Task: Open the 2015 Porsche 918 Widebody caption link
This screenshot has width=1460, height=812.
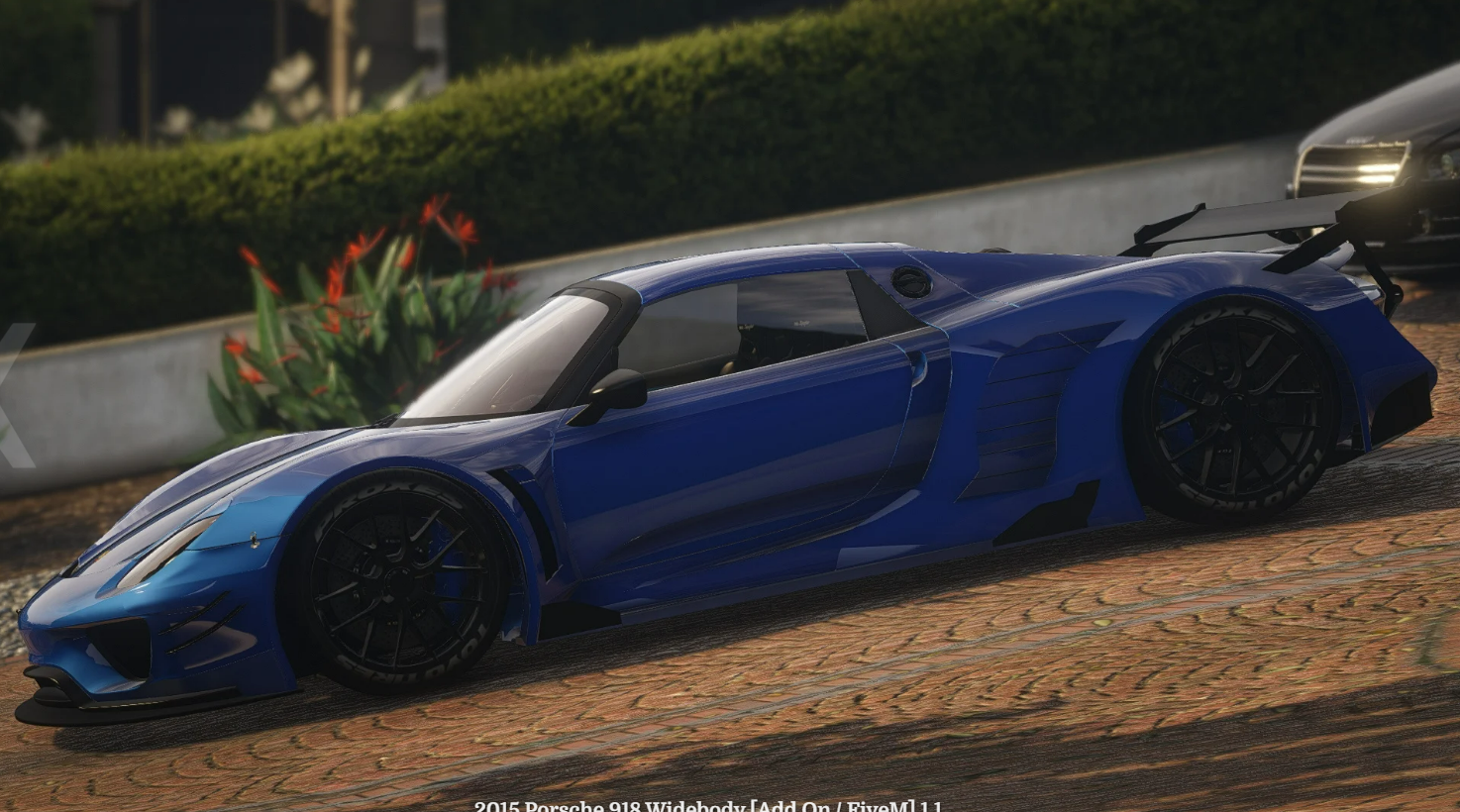Action: pyautogui.click(x=708, y=805)
